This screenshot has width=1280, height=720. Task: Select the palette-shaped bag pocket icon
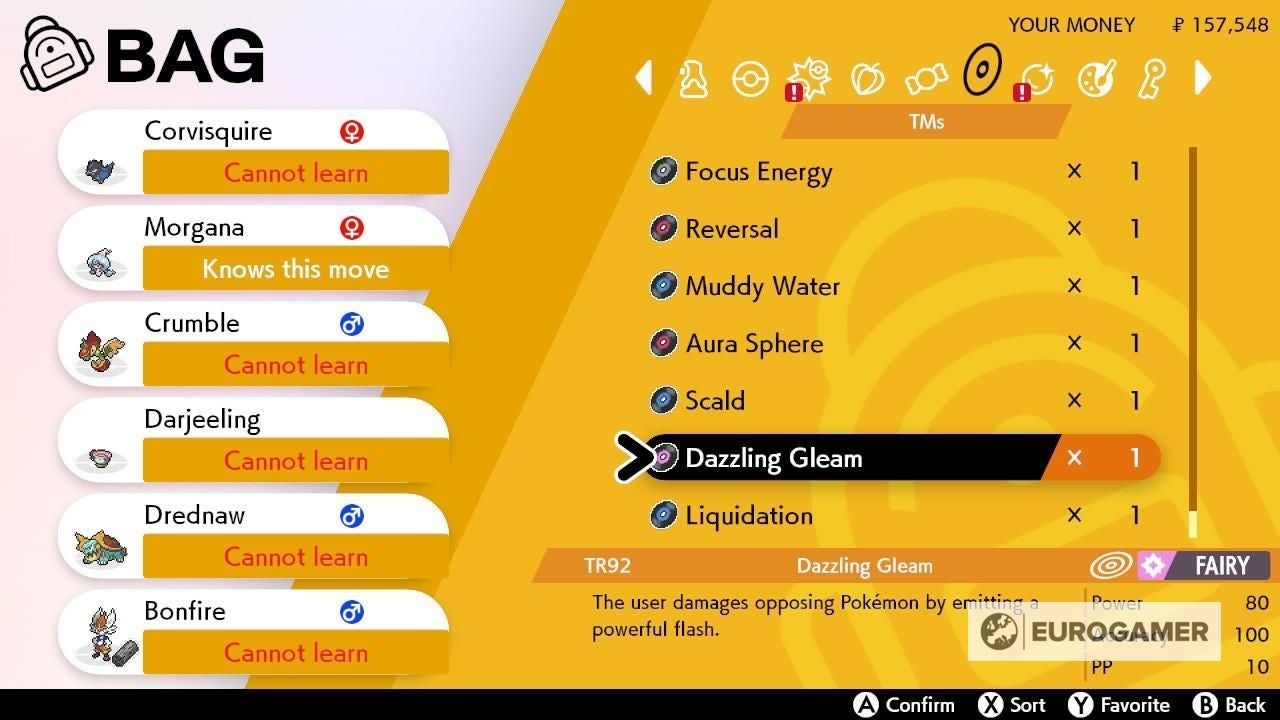tap(1096, 78)
